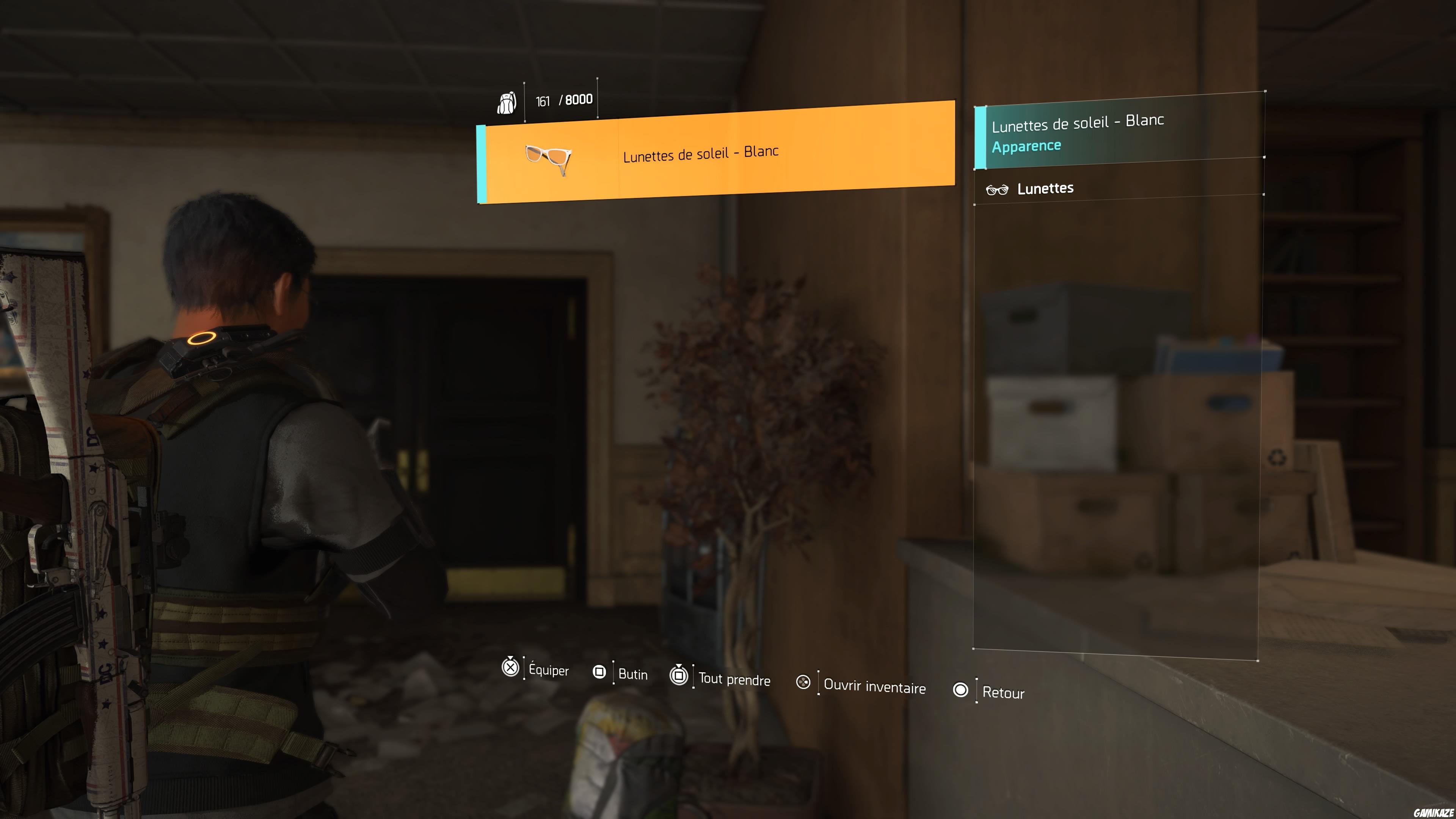Toggle the Apparence category header

click(x=1026, y=145)
